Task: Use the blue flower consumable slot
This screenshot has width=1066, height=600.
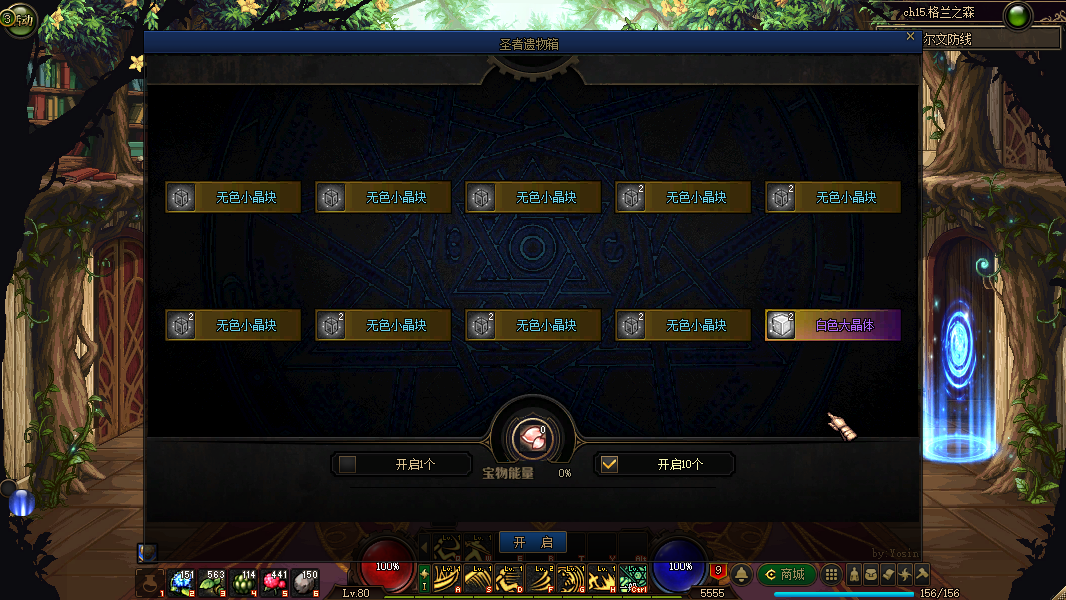Action: tap(182, 582)
